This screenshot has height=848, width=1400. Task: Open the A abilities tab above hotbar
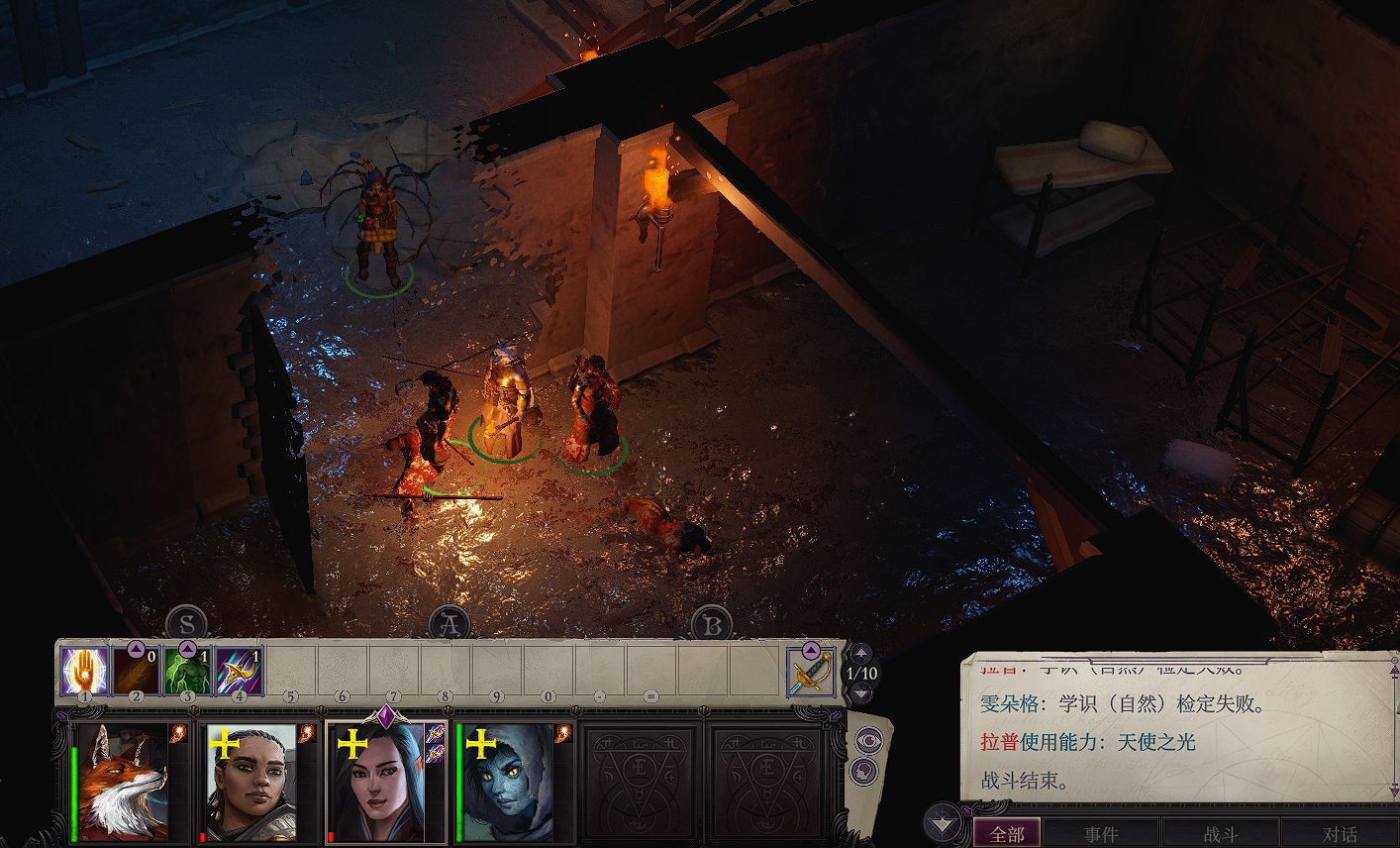click(449, 625)
